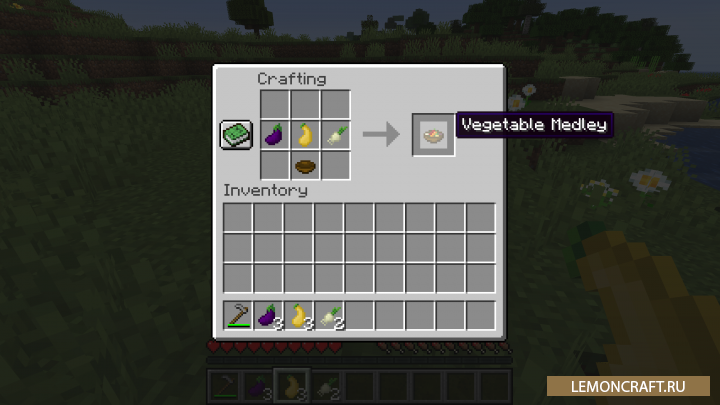
Task: Grab the green onion in the crafting grid
Action: pyautogui.click(x=336, y=134)
